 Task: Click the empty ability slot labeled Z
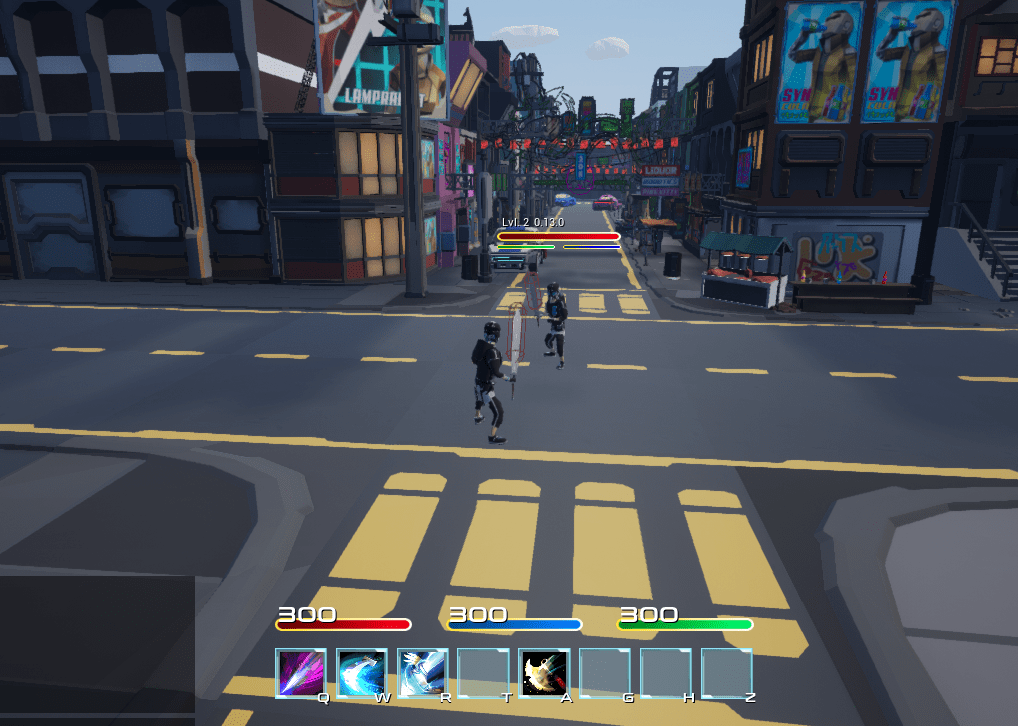click(727, 673)
